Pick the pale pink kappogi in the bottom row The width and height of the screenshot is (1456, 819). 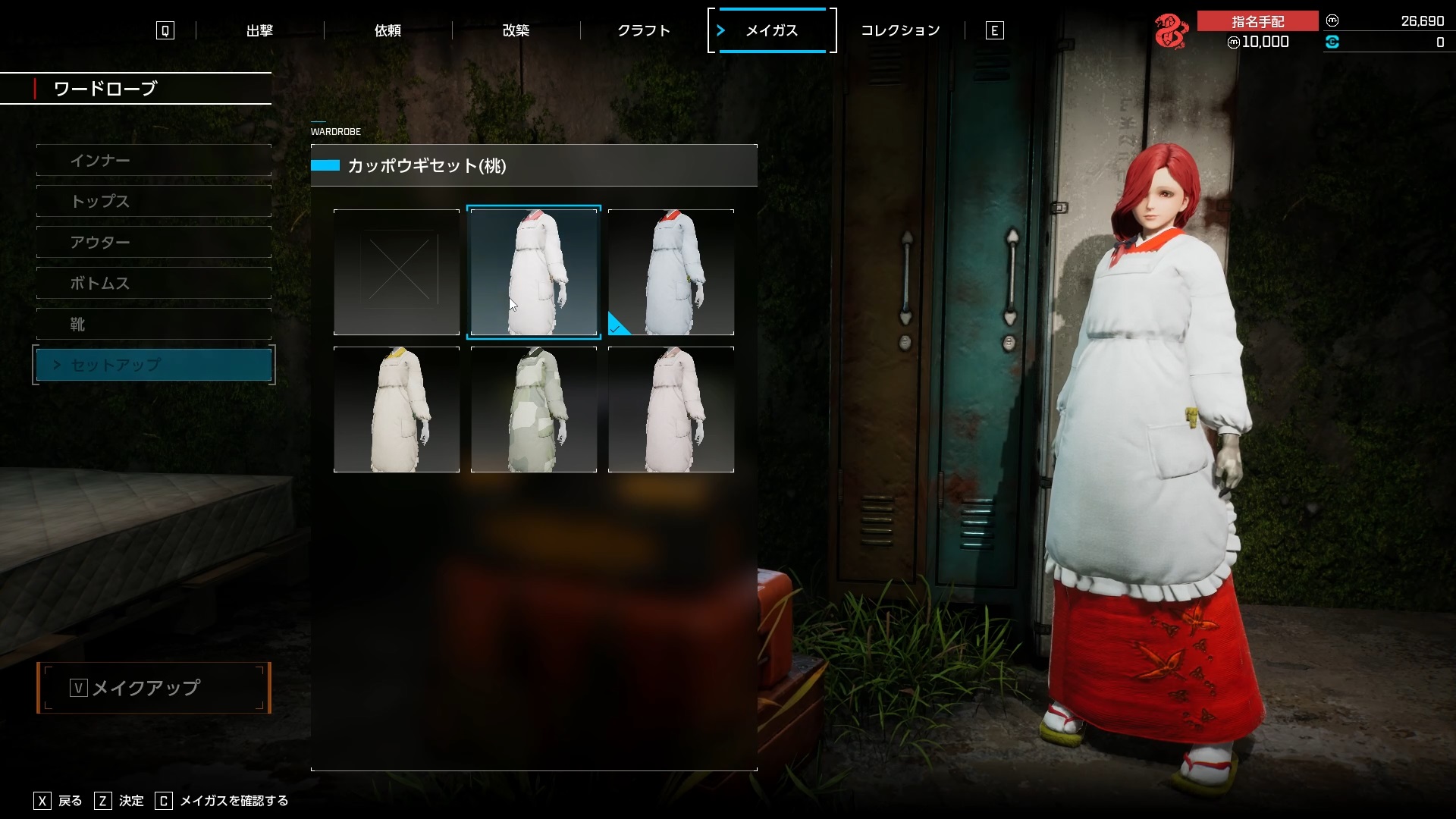671,409
